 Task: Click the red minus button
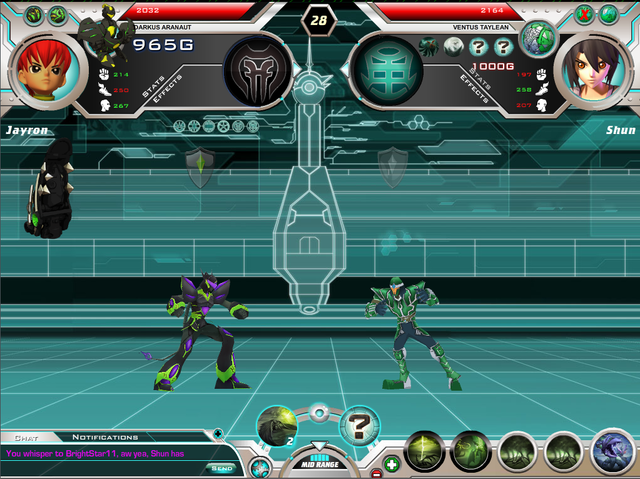tap(376, 472)
